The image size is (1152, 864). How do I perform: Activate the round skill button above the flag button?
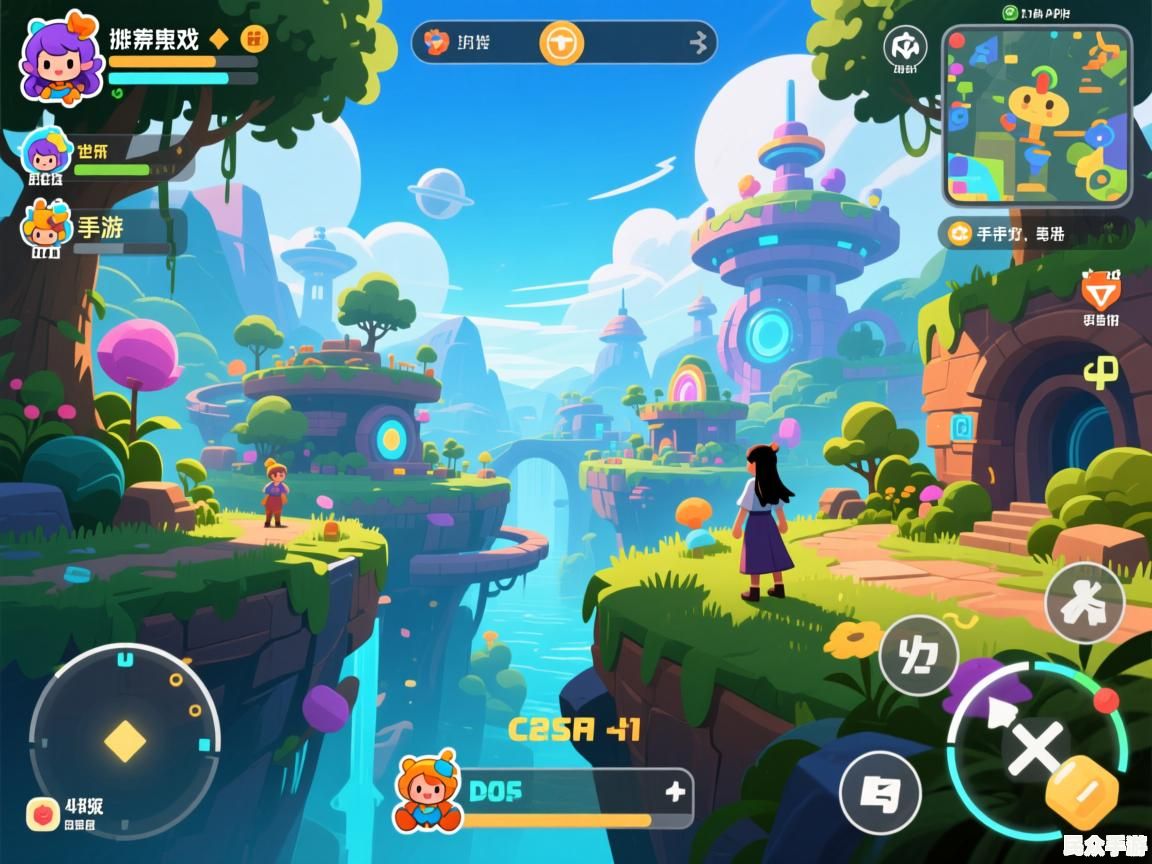pos(918,656)
